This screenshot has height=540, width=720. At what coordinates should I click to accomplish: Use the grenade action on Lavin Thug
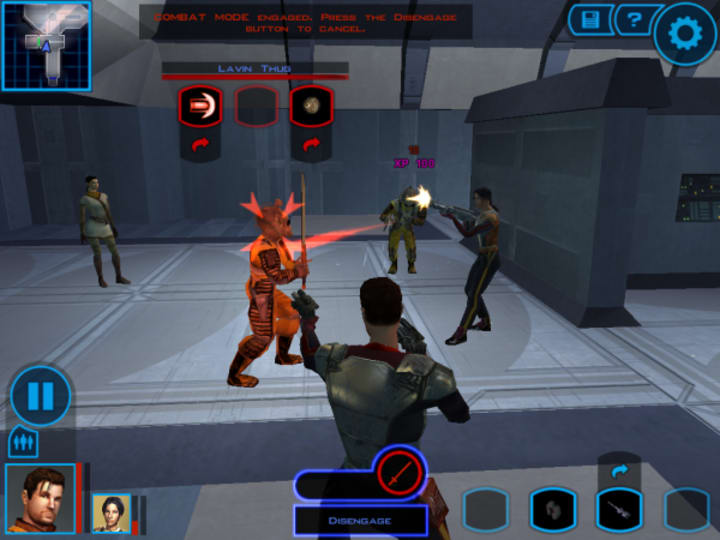point(311,106)
